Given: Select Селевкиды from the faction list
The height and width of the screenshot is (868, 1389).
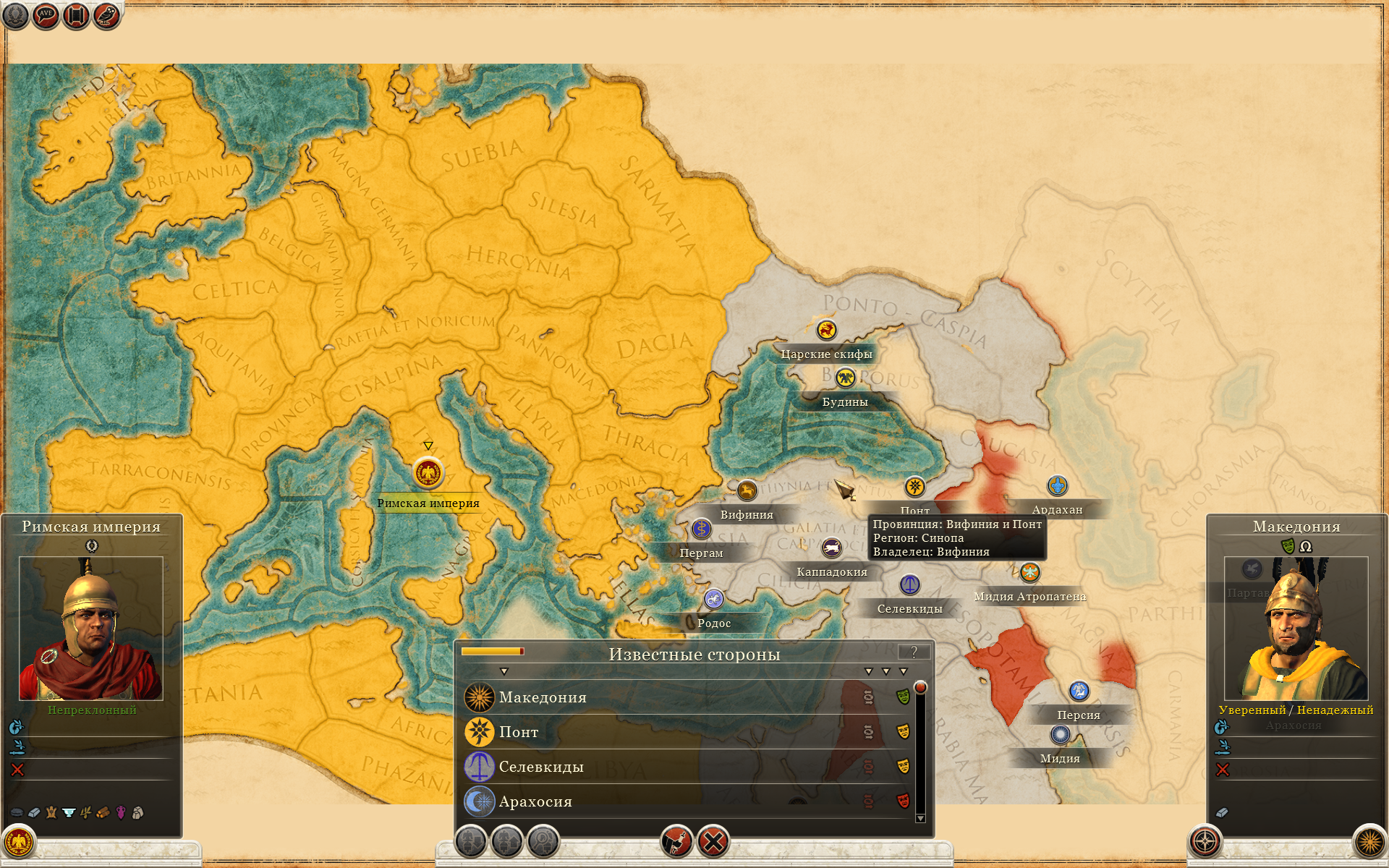Looking at the screenshot, I should (x=541, y=767).
